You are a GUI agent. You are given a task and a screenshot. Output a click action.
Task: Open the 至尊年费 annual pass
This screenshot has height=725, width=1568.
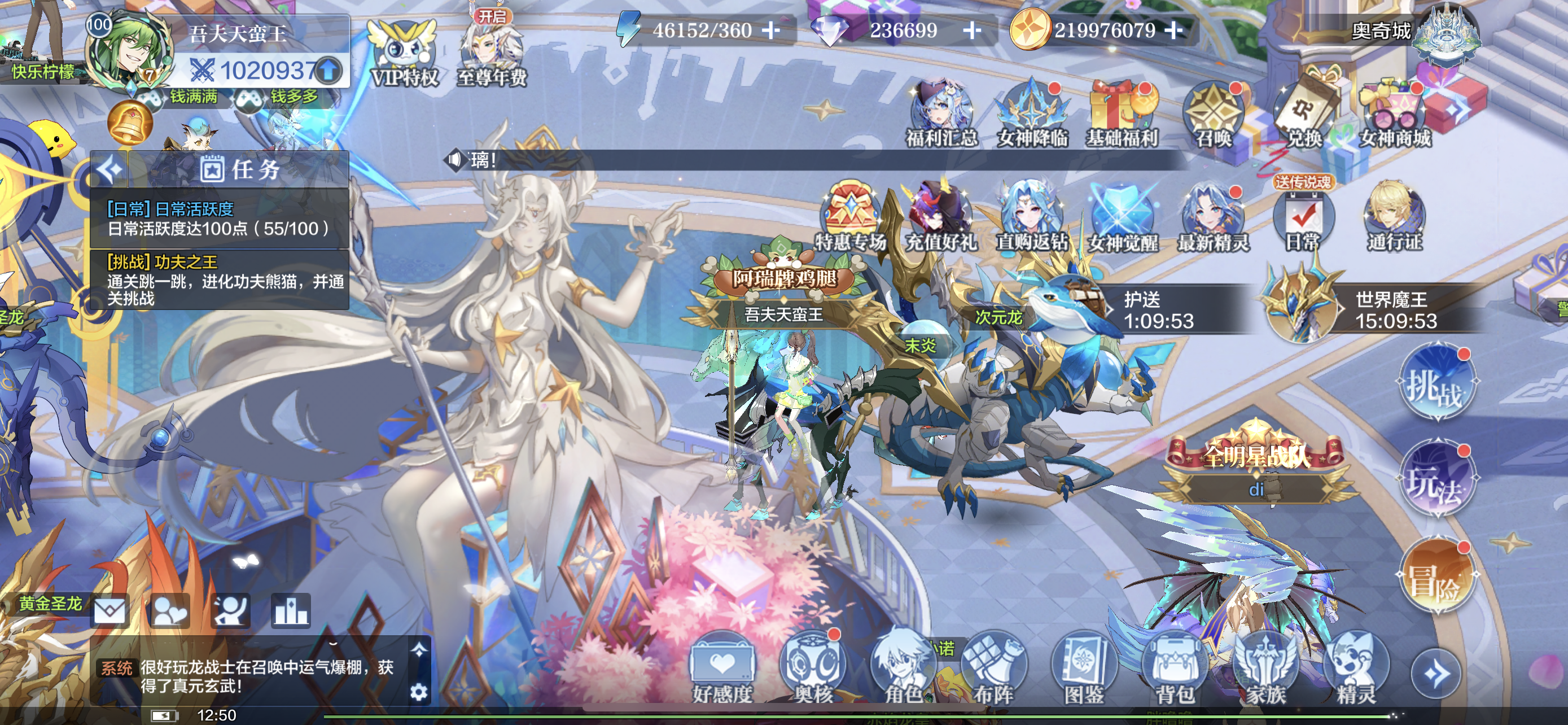(x=491, y=54)
